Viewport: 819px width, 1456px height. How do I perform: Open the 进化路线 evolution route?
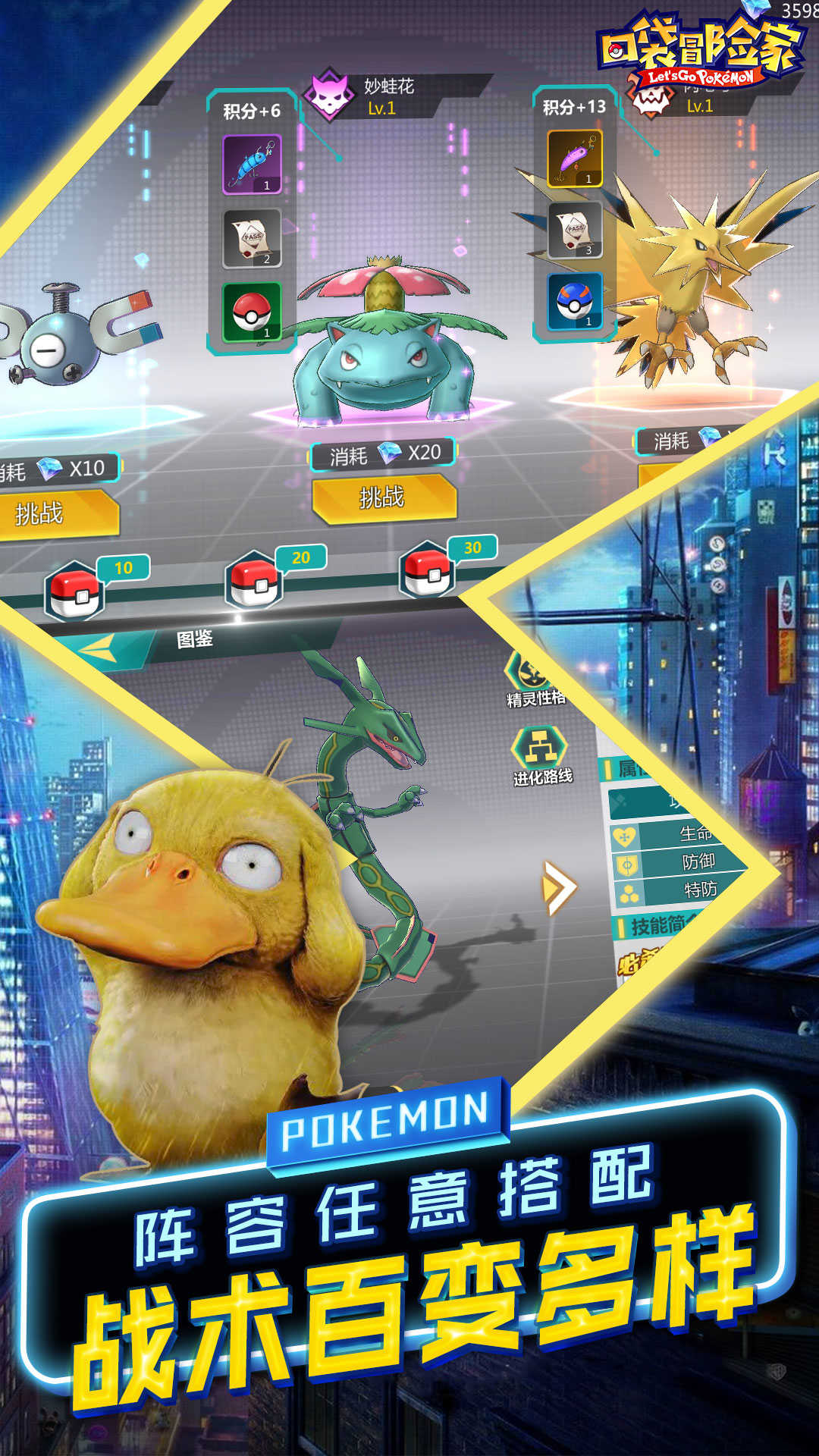[x=540, y=750]
